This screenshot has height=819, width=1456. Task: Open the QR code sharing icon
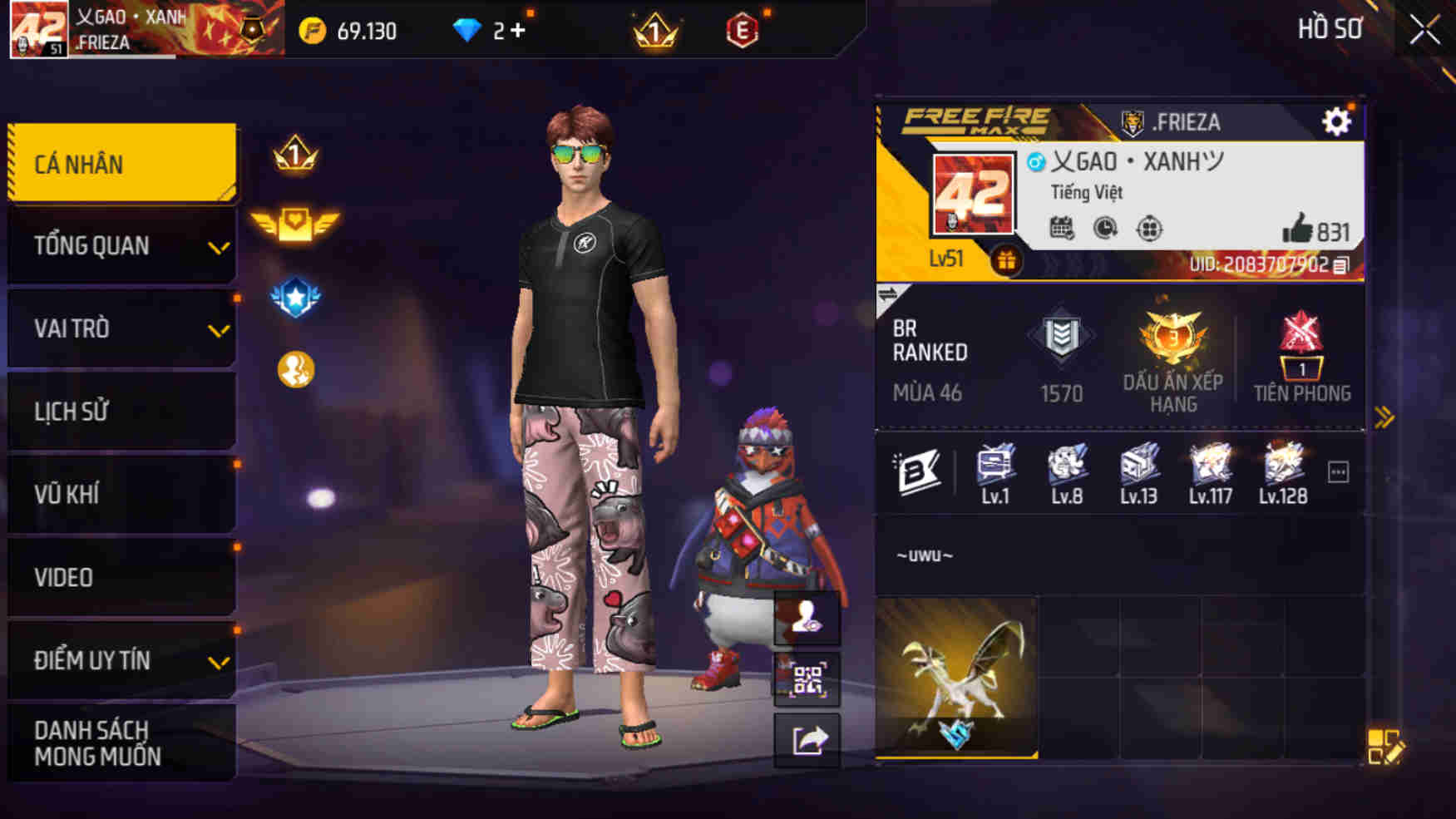tap(807, 681)
